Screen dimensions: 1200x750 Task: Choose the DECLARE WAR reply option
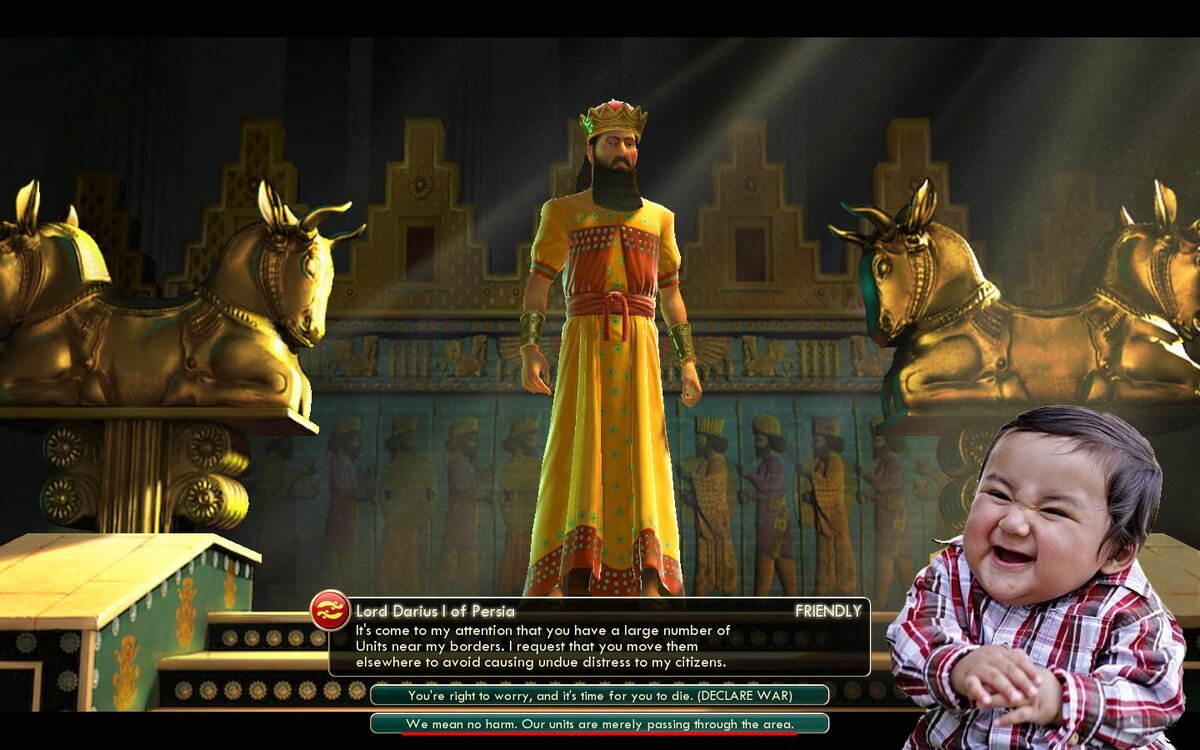599,695
